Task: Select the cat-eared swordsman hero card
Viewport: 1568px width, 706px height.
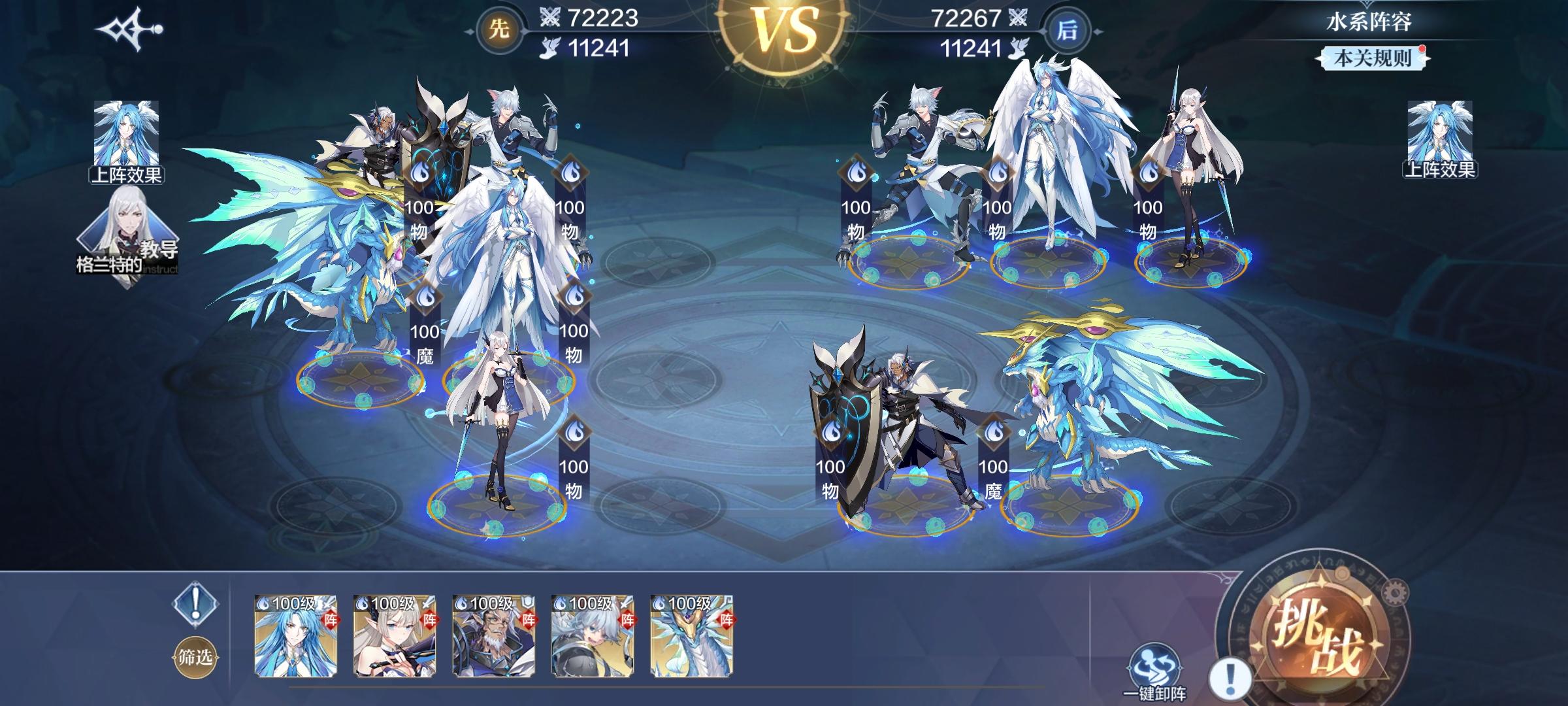Action: tap(593, 635)
